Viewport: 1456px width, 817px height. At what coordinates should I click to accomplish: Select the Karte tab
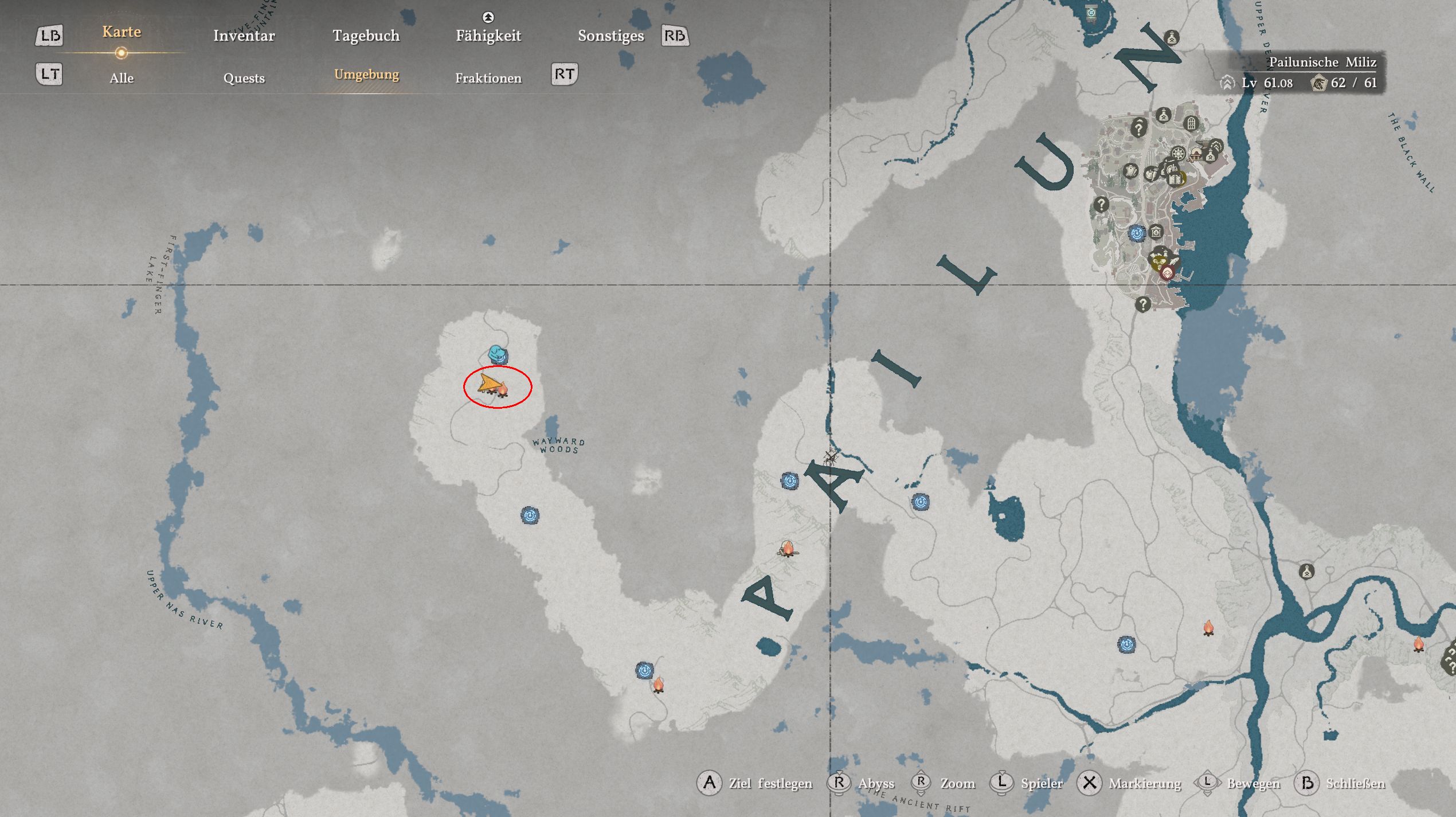tap(122, 32)
